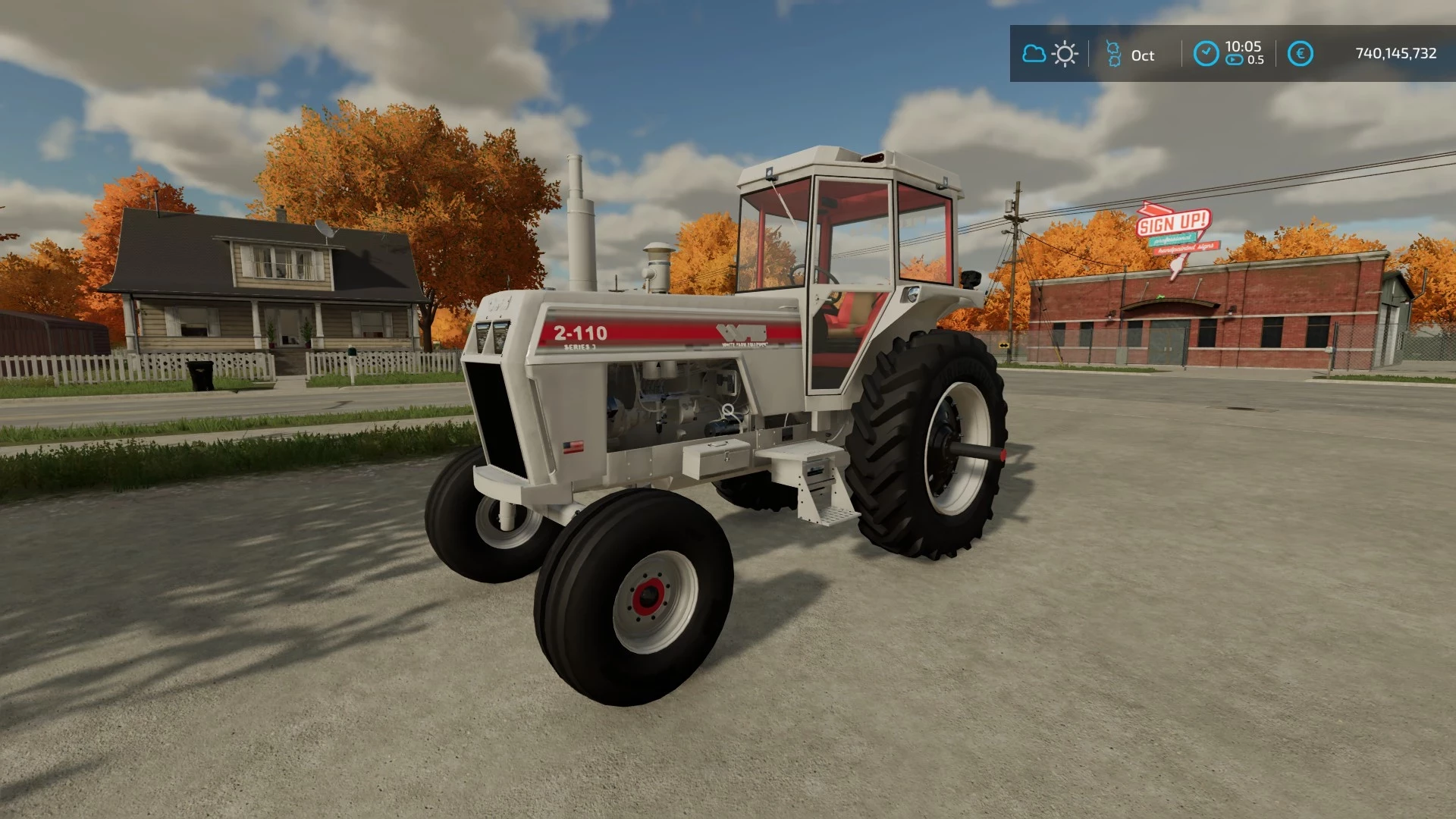This screenshot has height=819, width=1456.
Task: Click the Oct month label
Action: tap(1142, 55)
